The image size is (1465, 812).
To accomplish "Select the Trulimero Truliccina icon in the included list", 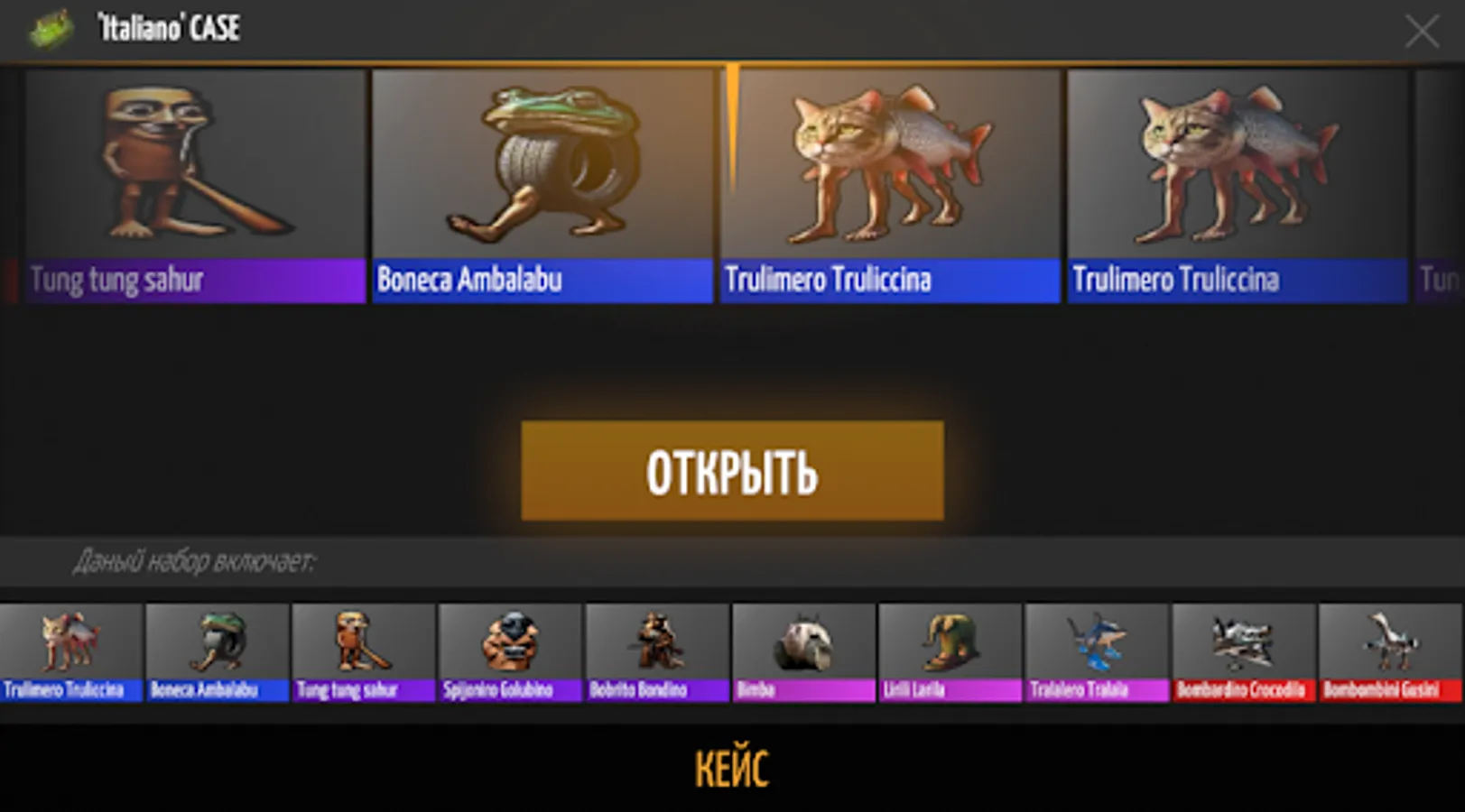I will pos(70,651).
